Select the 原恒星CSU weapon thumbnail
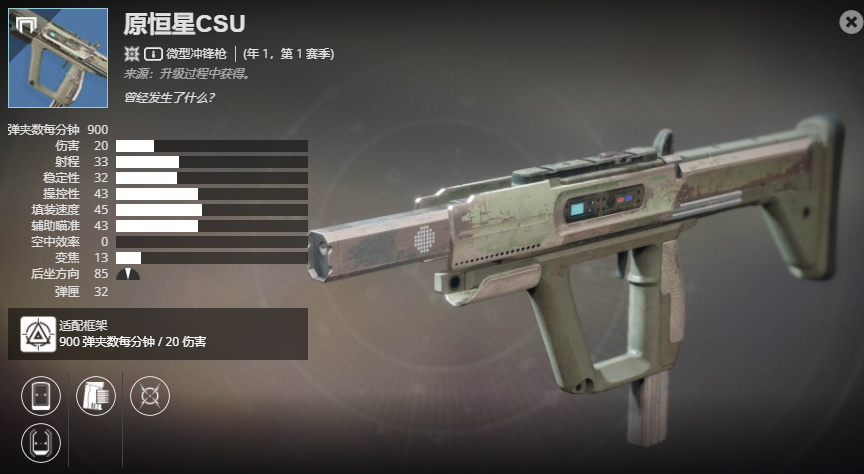Image resolution: width=864 pixels, height=474 pixels. pos(58,58)
